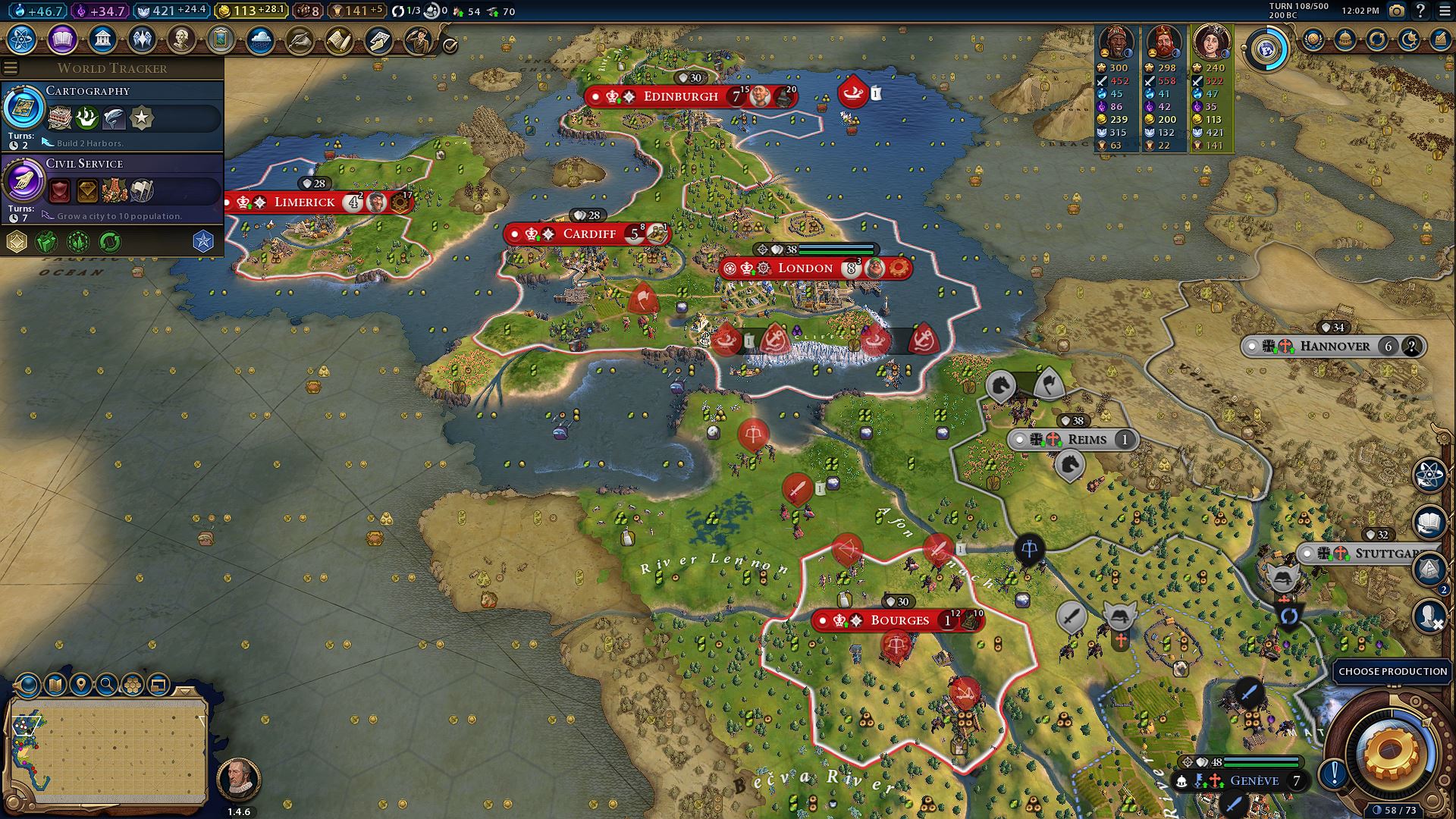
Task: Open the Civics tree book icon
Action: 62,39
